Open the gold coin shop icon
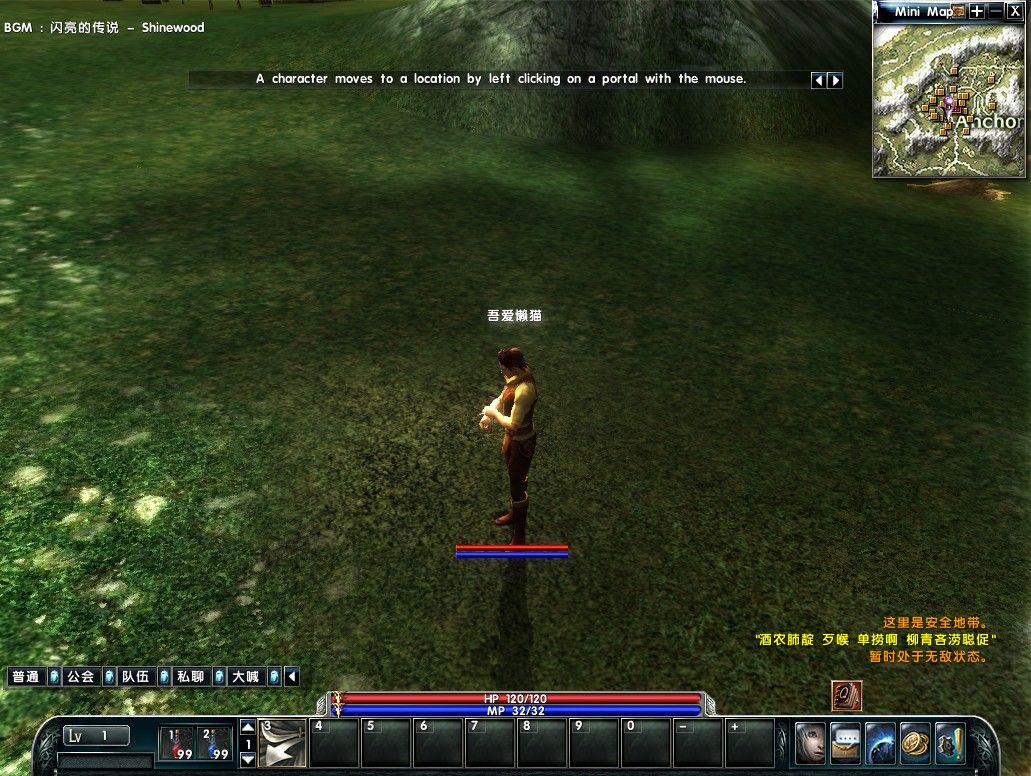 coord(915,743)
